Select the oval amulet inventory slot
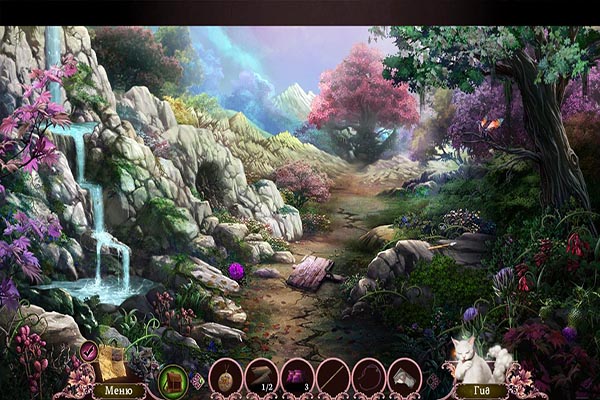This screenshot has height=400, width=600. (226, 377)
